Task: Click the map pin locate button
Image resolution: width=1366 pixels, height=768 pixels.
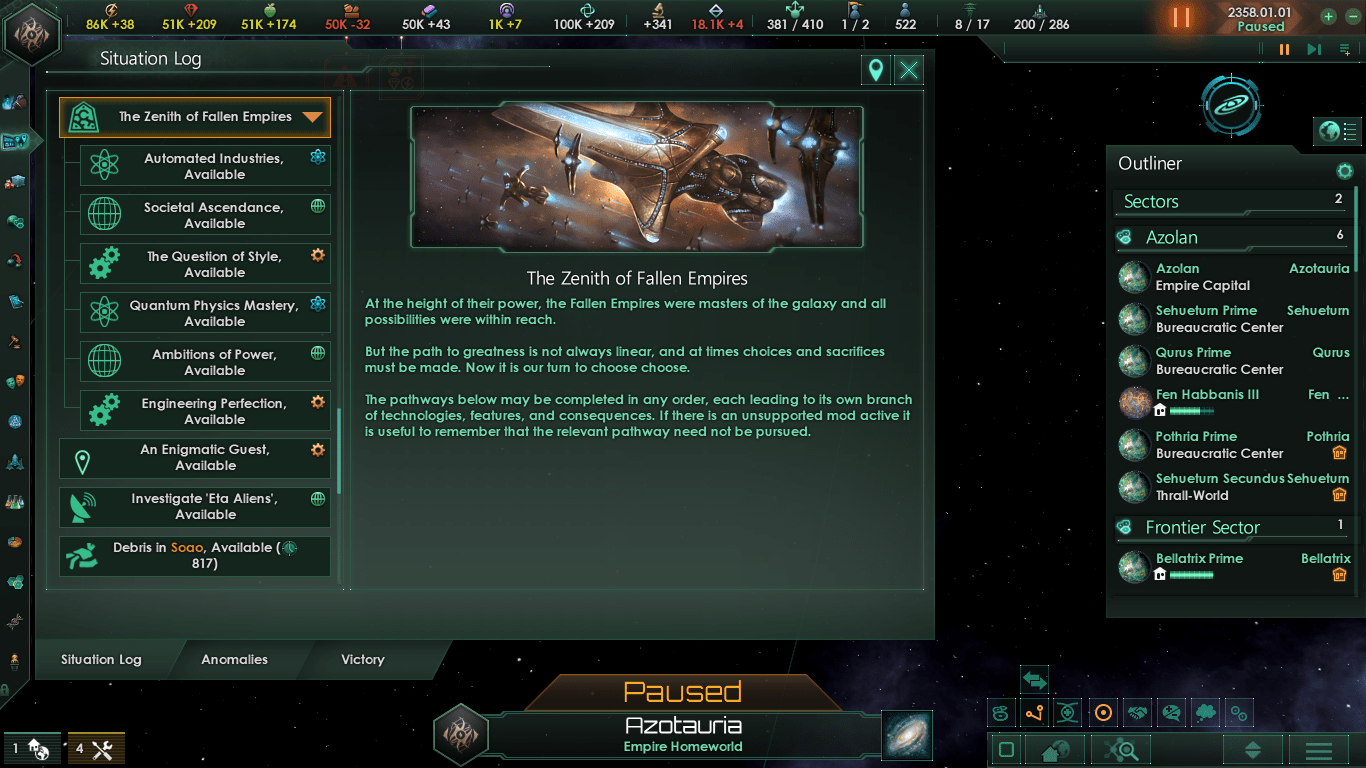Action: coord(876,70)
